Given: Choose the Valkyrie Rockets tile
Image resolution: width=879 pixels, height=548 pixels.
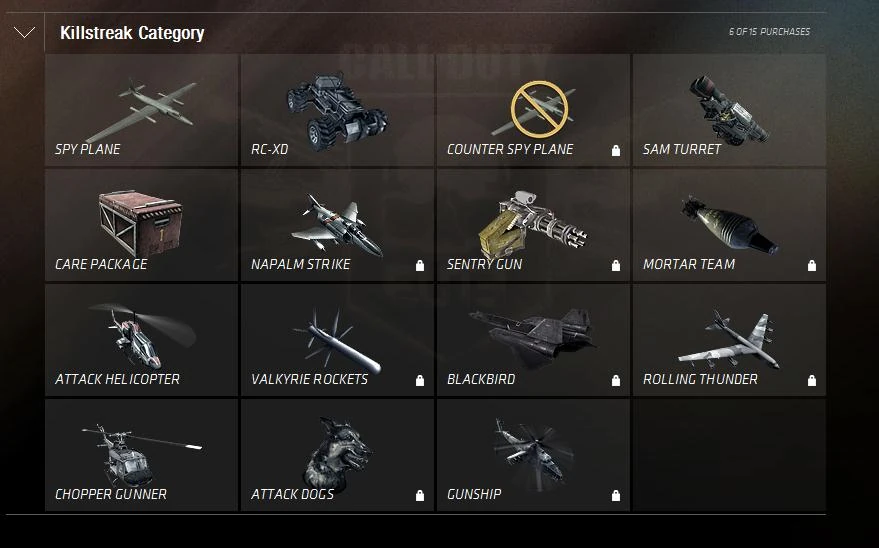Looking at the screenshot, I should [x=337, y=340].
